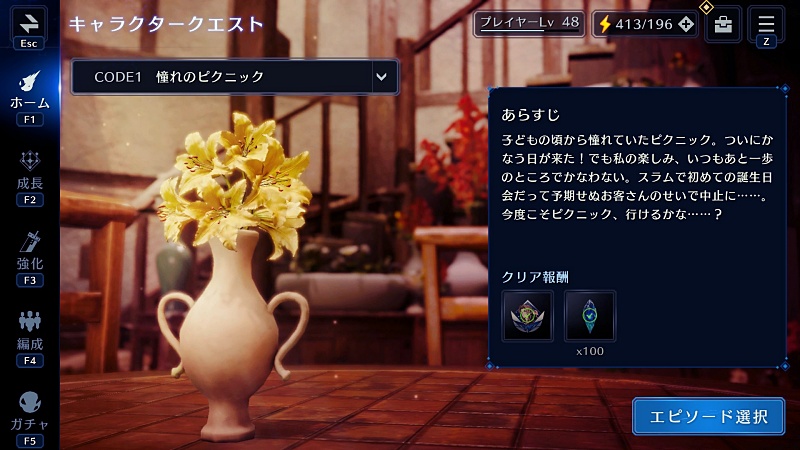Add stamina with the plus icon
The width and height of the screenshot is (800, 450).
(686, 23)
